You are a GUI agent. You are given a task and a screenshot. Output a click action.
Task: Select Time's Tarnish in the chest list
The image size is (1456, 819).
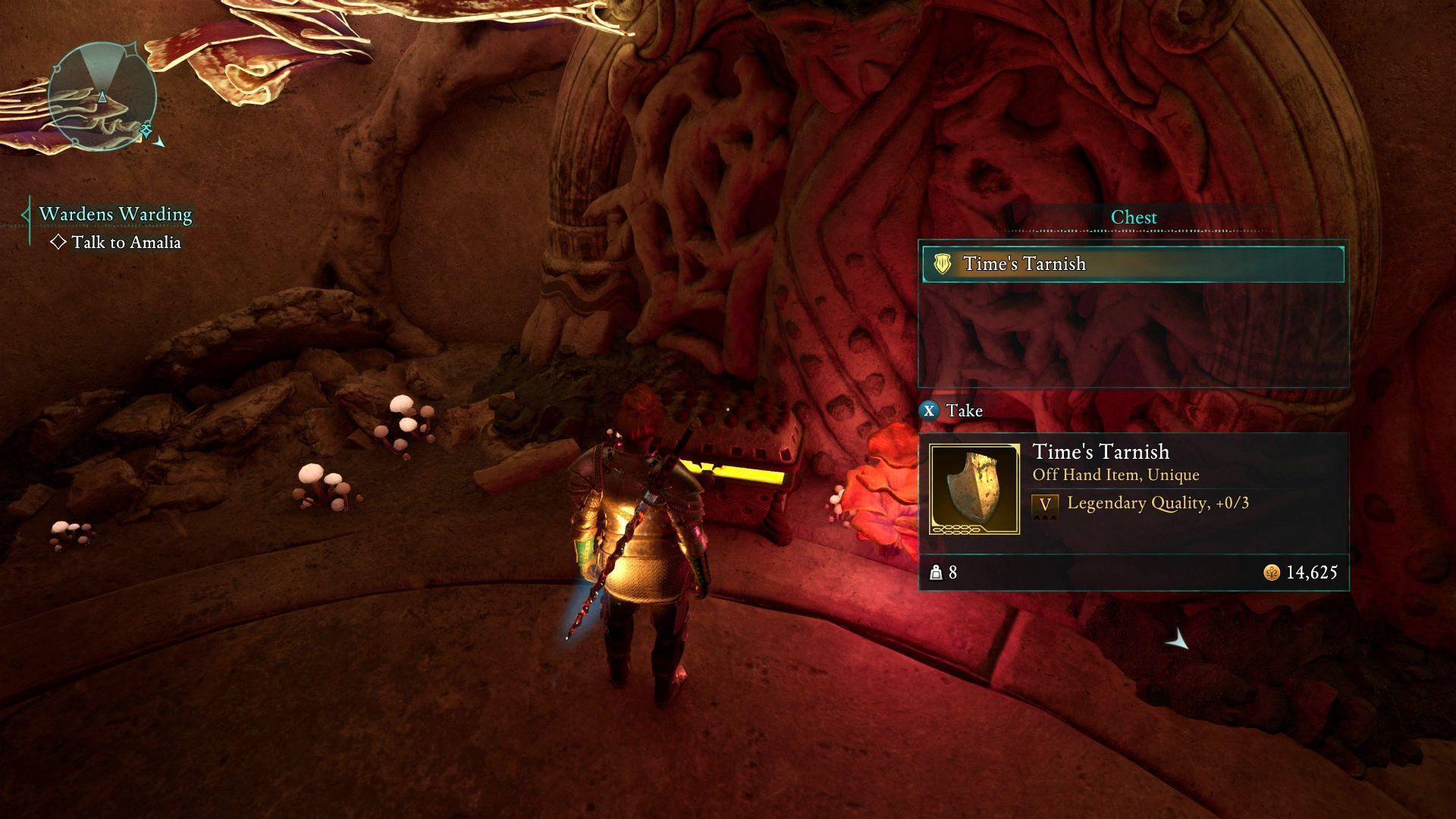[x=1133, y=264]
